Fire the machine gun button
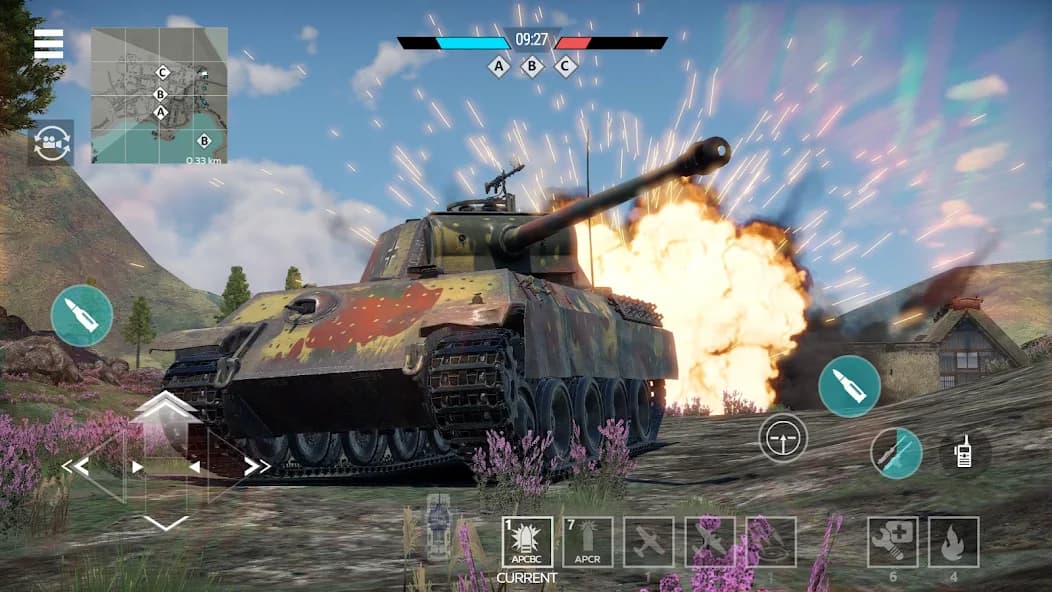 (895, 453)
